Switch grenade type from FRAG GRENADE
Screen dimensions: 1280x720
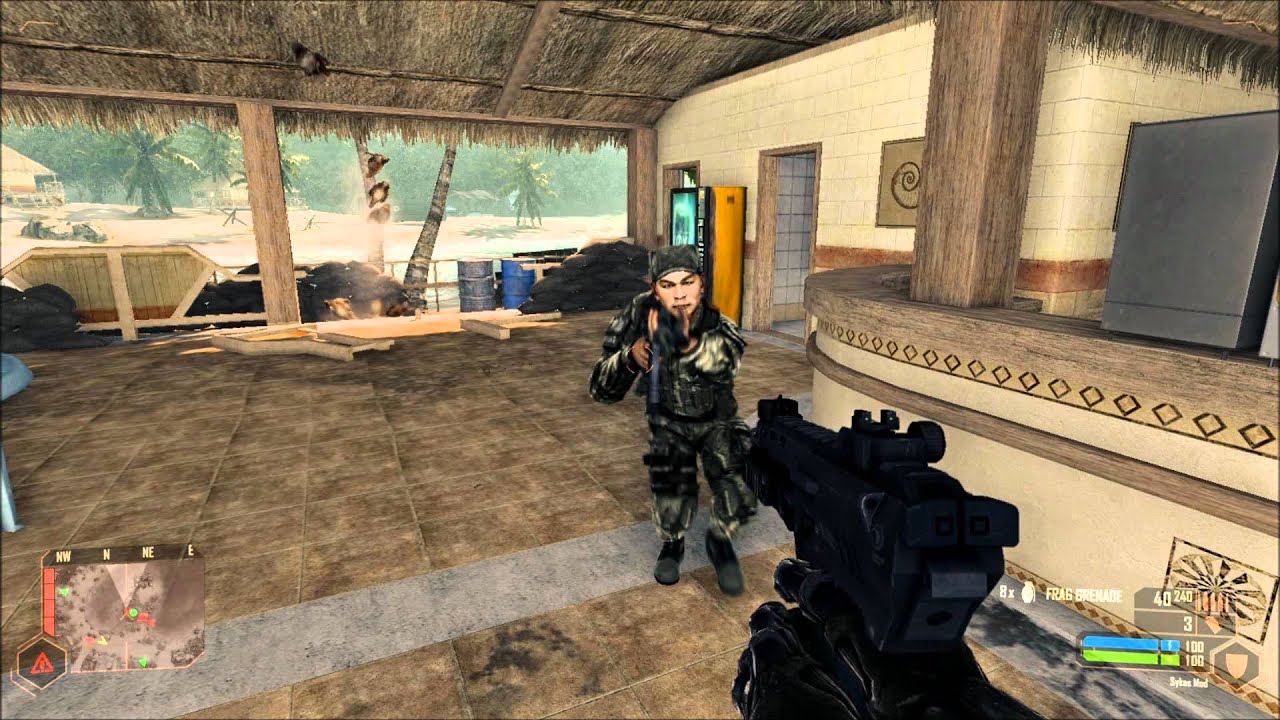[1085, 594]
